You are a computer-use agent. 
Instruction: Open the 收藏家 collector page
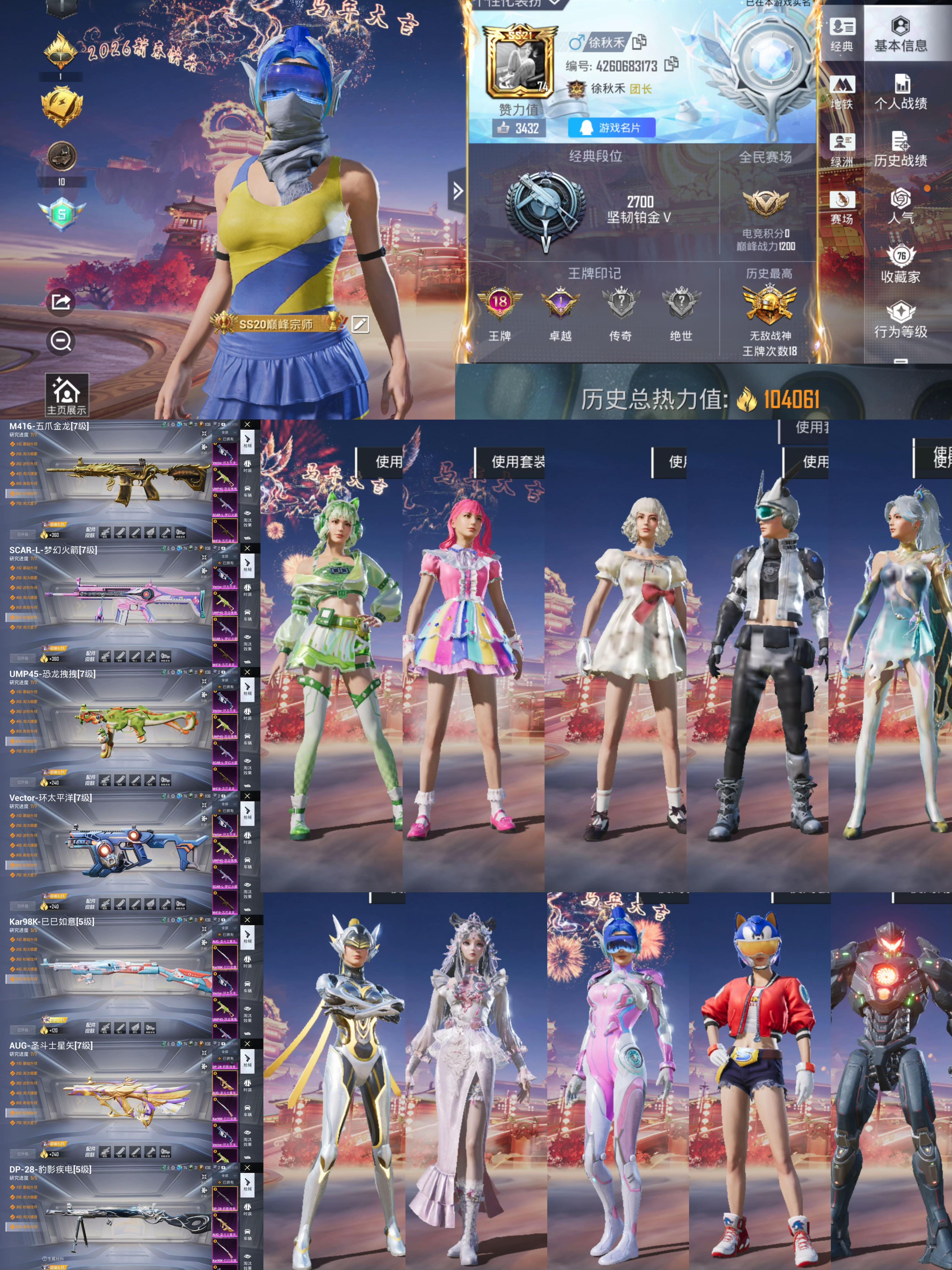click(900, 264)
